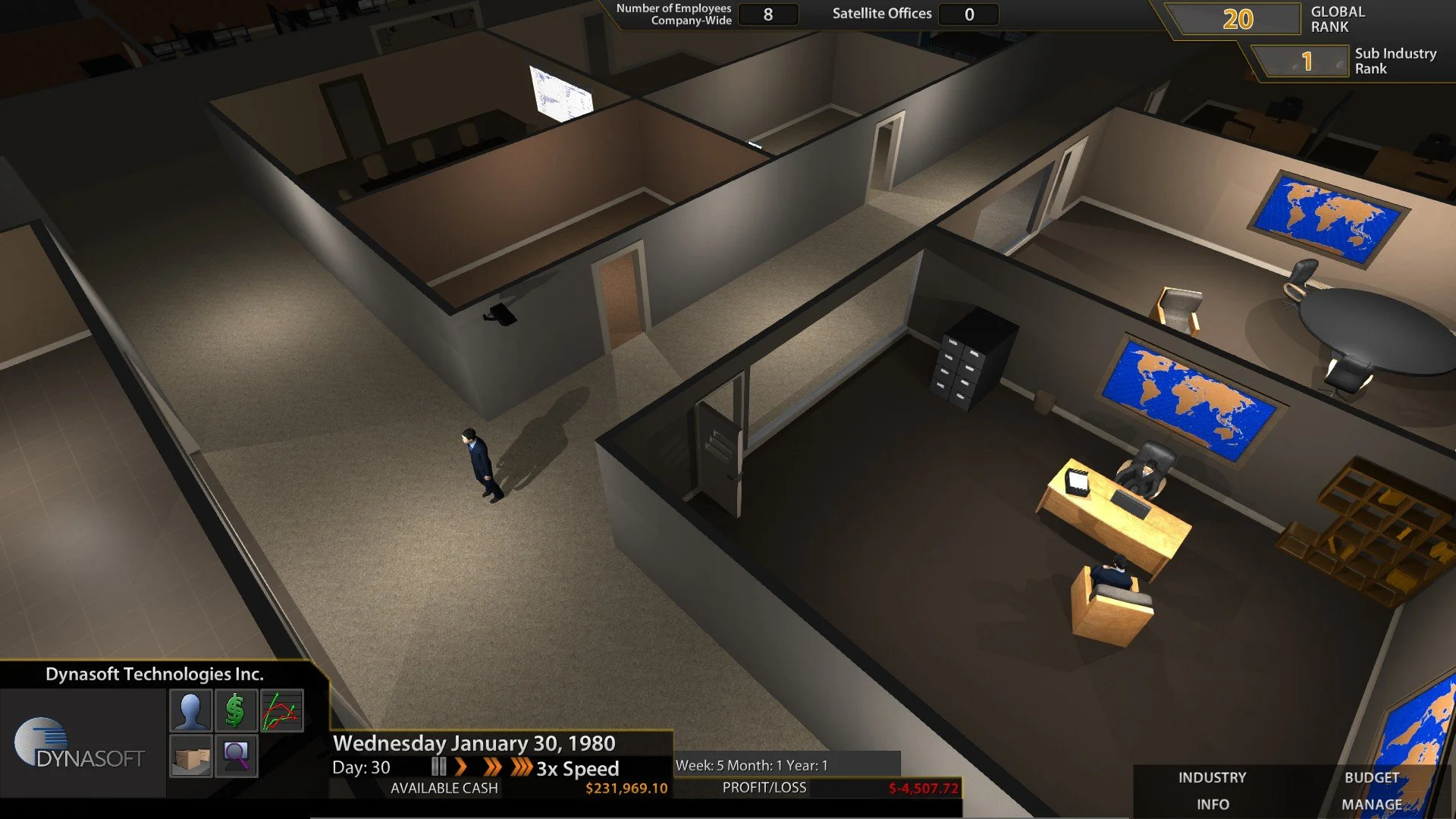Toggle 3x Speed triple arrow control
This screenshot has height=819, width=1456.
coord(522,767)
